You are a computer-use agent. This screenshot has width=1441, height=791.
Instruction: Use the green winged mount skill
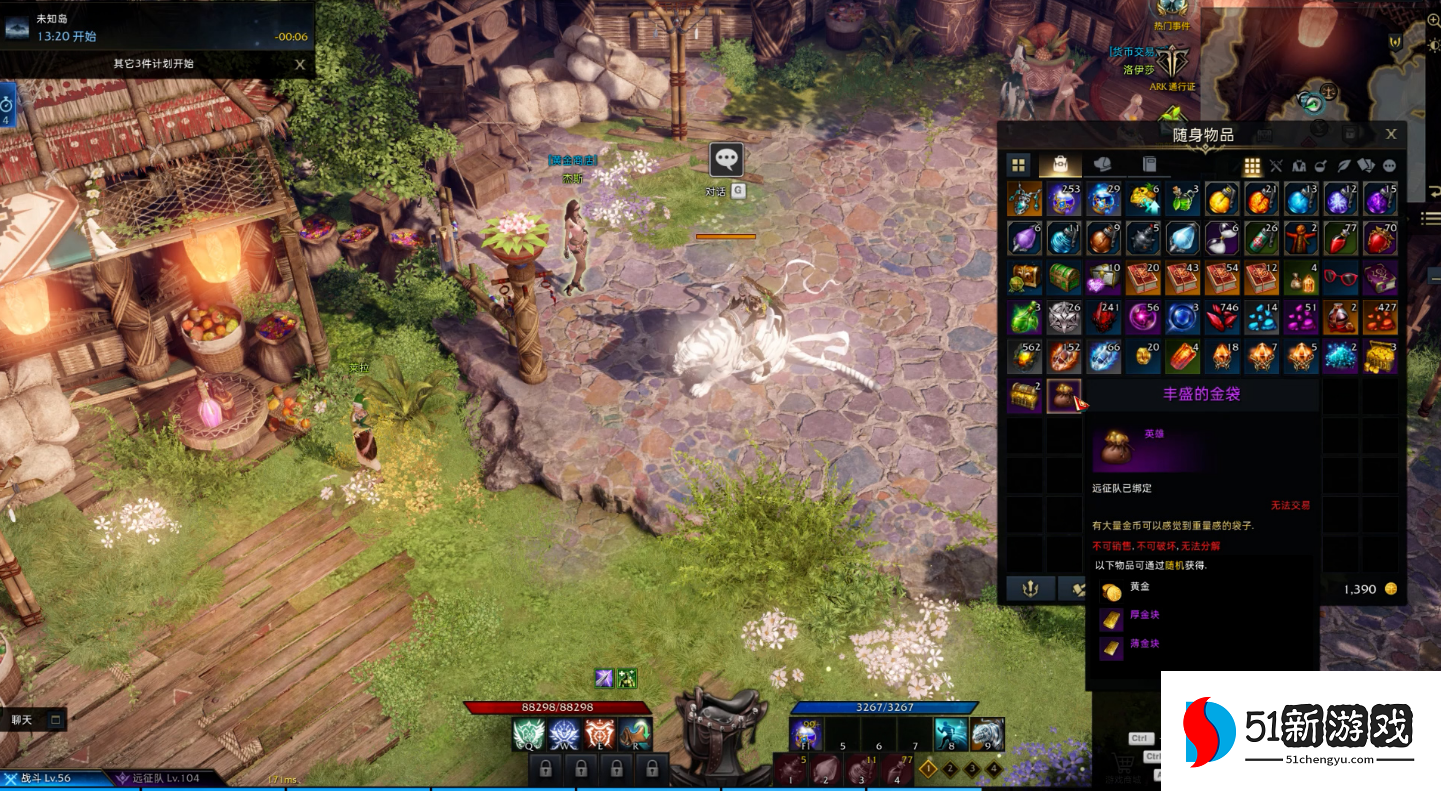[x=528, y=735]
